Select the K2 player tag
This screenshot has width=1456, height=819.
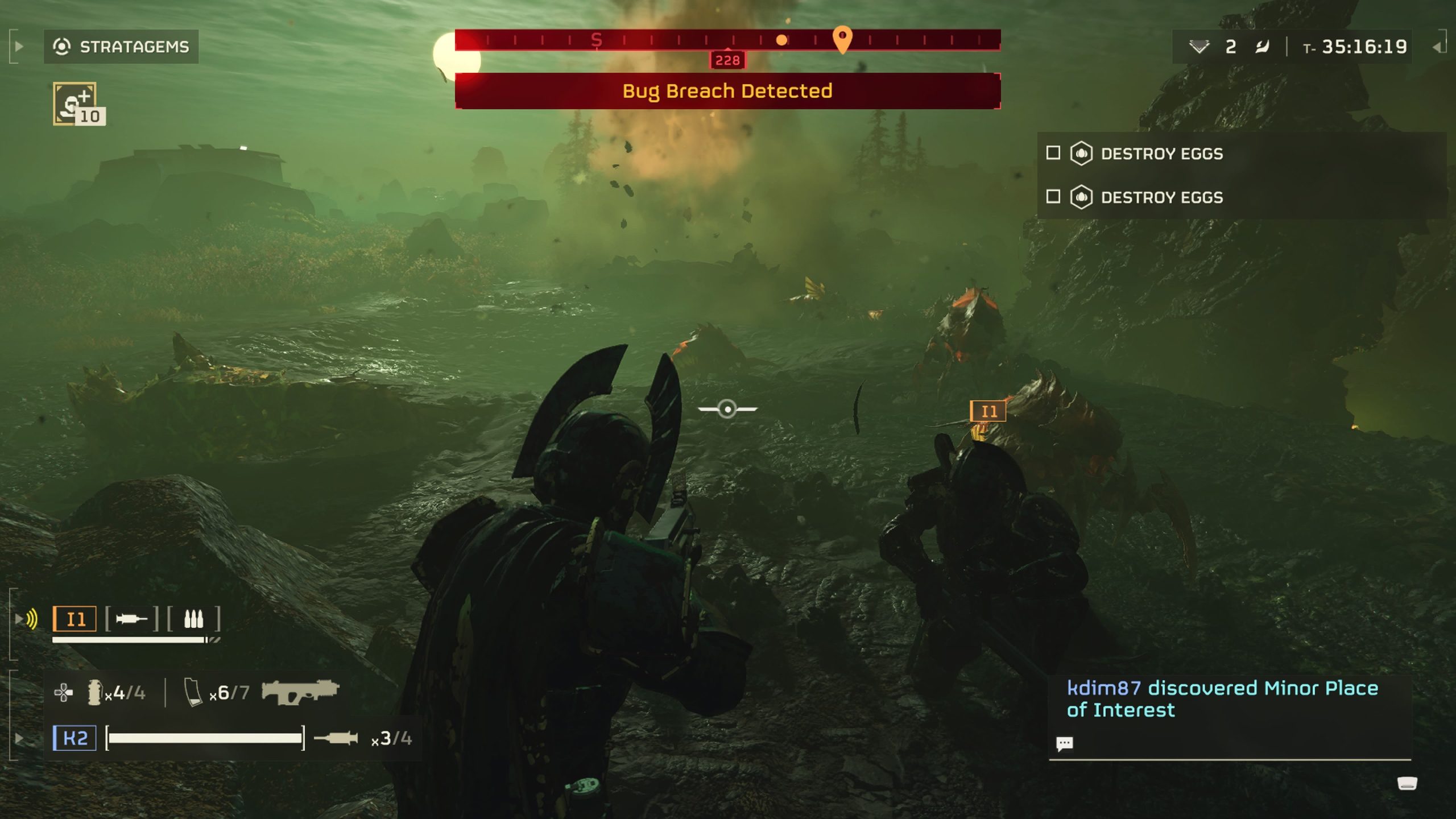coord(75,738)
